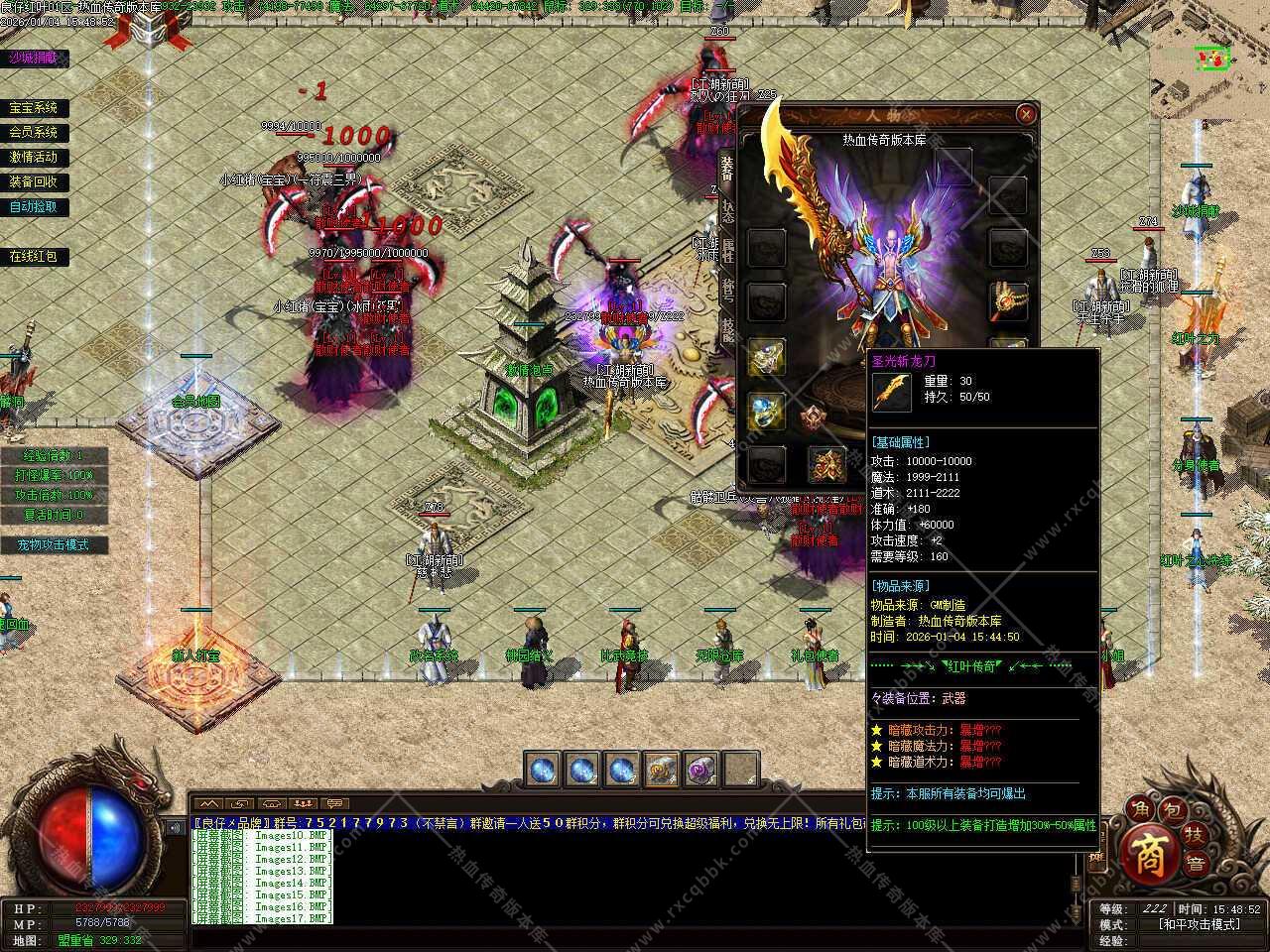Switch to the 技能 skills tab

pyautogui.click(x=726, y=327)
